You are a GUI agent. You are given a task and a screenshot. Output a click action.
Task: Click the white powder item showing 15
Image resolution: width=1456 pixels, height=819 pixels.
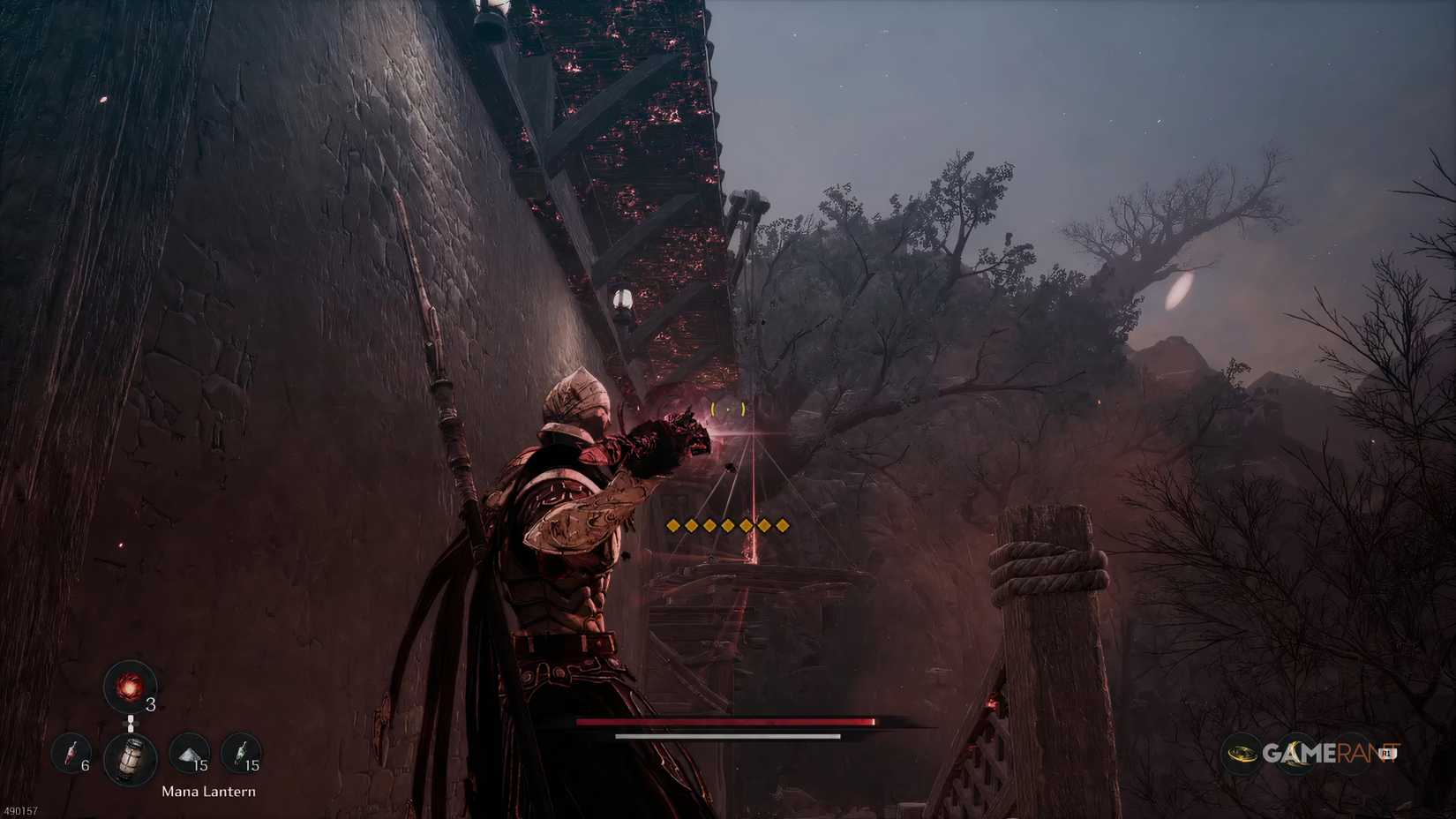[187, 754]
